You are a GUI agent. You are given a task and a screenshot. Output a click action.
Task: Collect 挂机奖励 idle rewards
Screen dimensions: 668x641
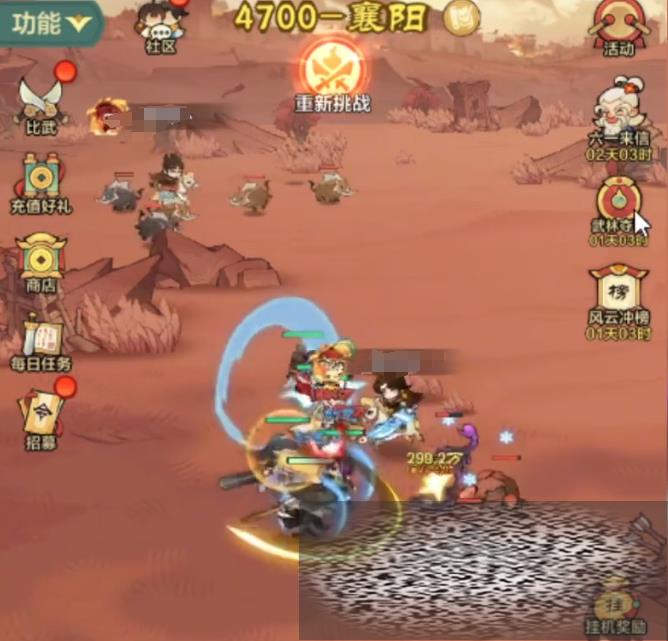point(617,608)
